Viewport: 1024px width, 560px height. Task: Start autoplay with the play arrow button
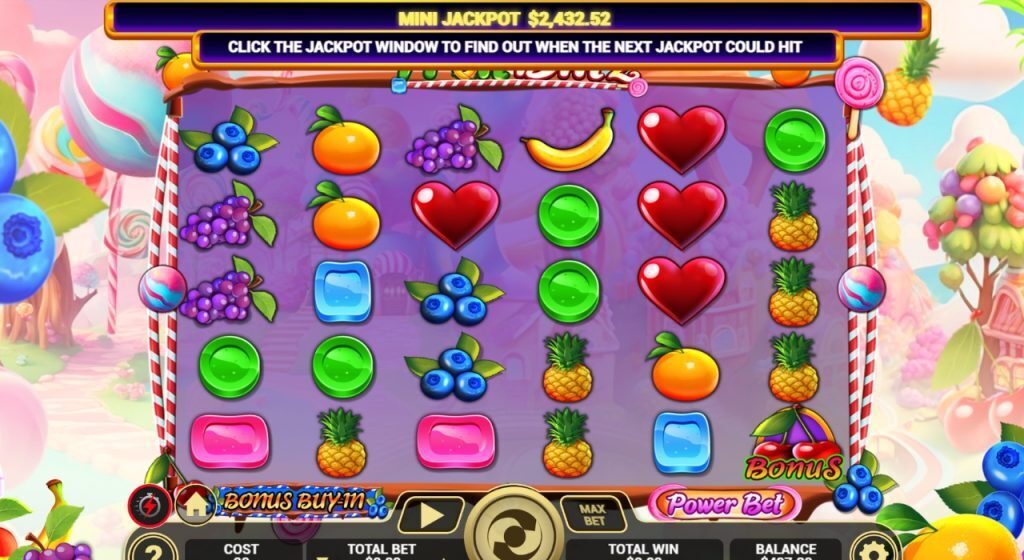[431, 516]
